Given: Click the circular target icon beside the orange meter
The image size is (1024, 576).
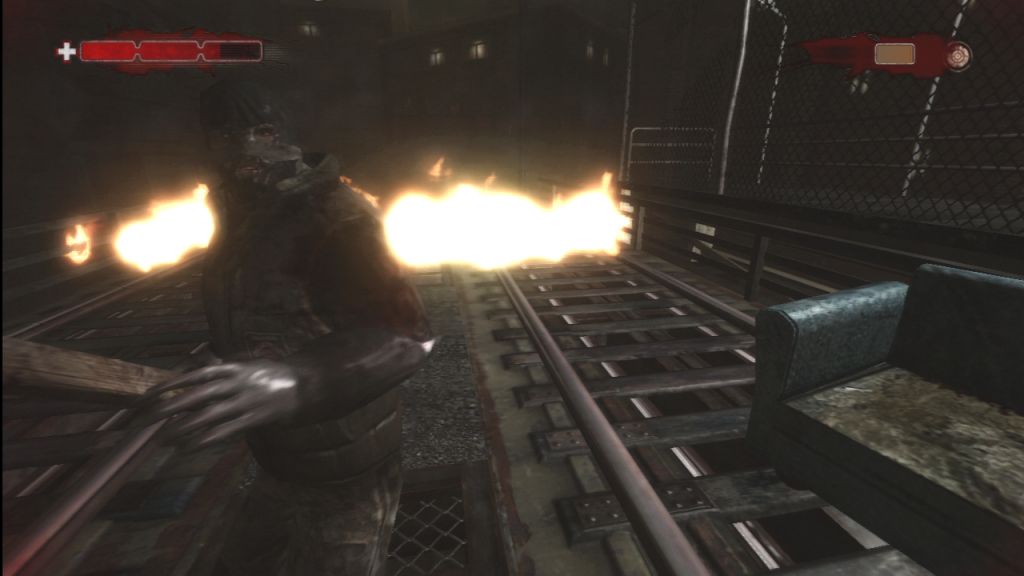Looking at the screenshot, I should tap(958, 54).
